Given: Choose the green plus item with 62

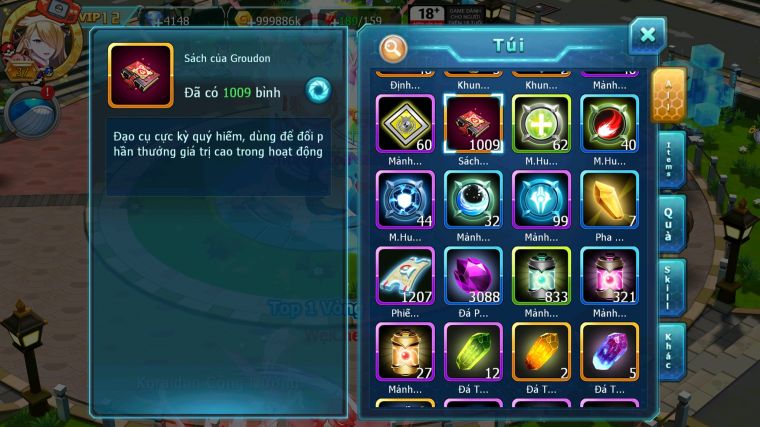Looking at the screenshot, I should pyautogui.click(x=541, y=124).
